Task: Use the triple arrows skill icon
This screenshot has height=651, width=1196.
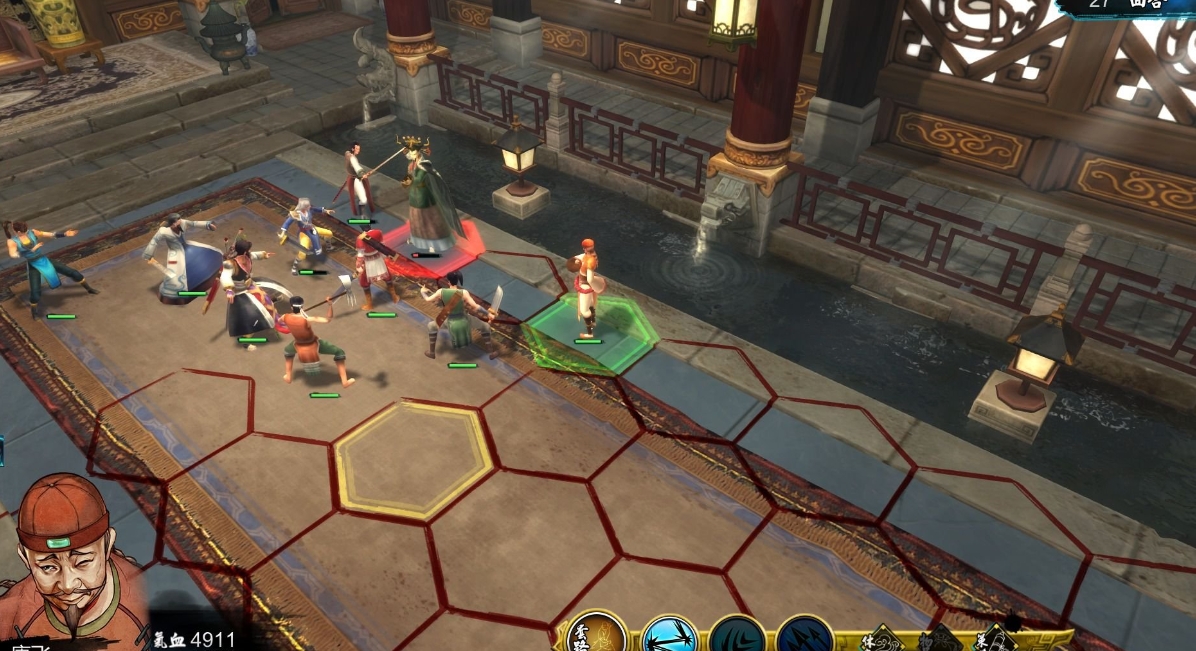Action: pos(806,637)
